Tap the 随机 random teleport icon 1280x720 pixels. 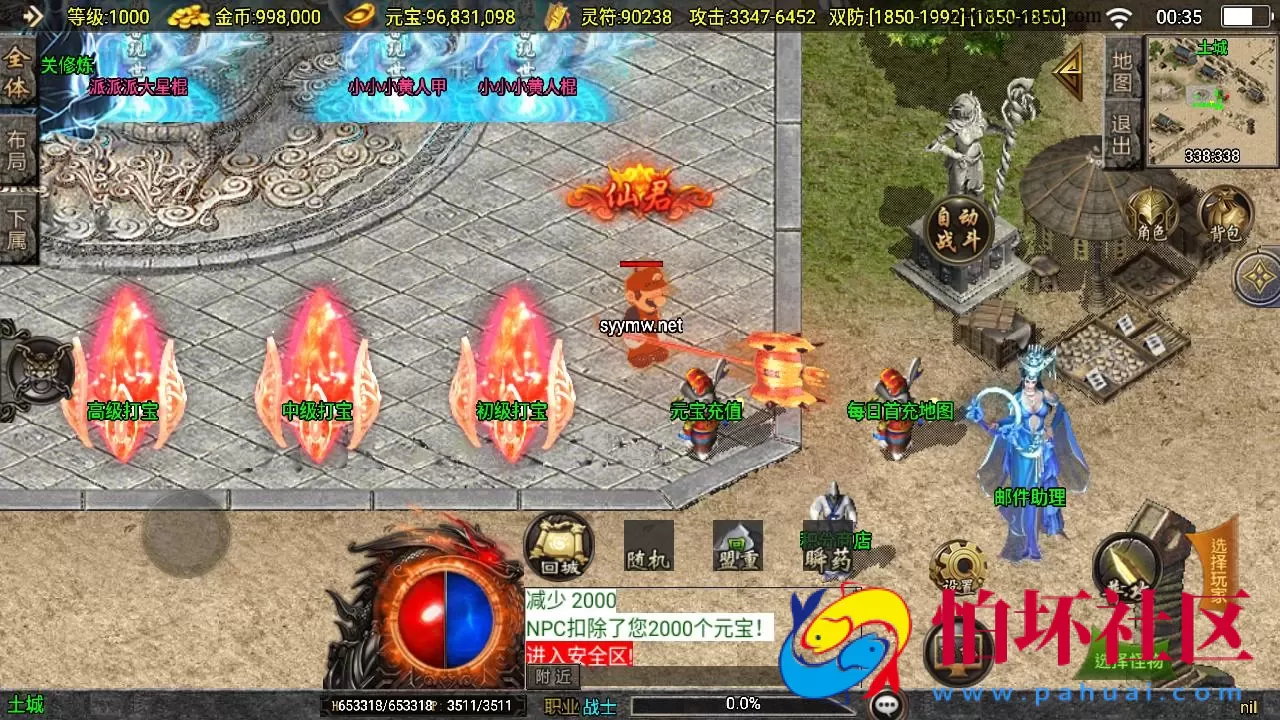649,545
